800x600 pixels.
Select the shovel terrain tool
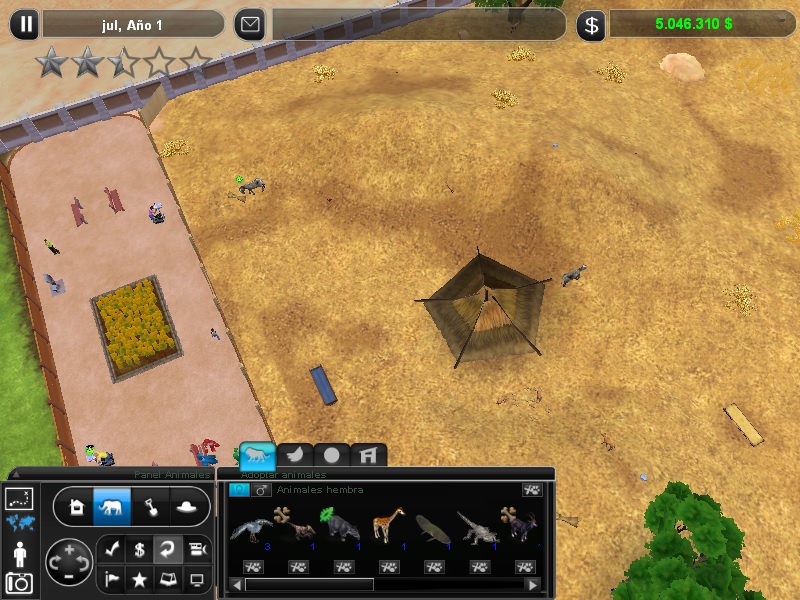[x=149, y=507]
